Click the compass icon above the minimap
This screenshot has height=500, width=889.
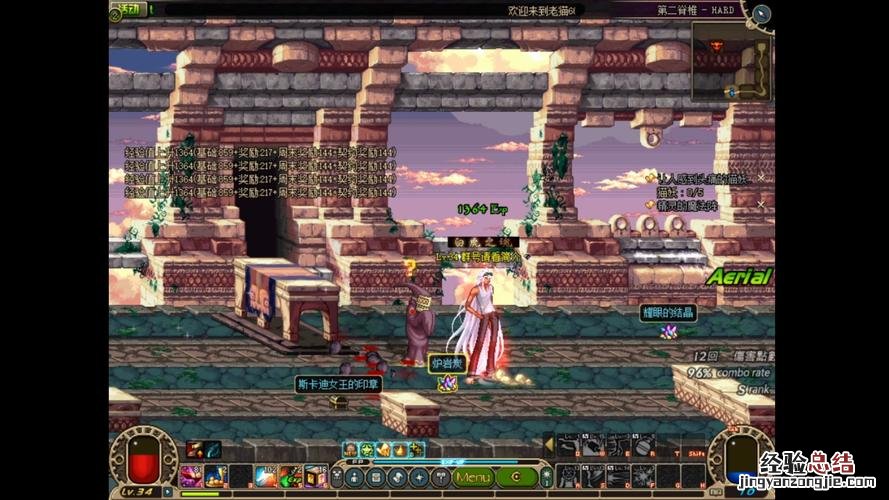[x=762, y=14]
